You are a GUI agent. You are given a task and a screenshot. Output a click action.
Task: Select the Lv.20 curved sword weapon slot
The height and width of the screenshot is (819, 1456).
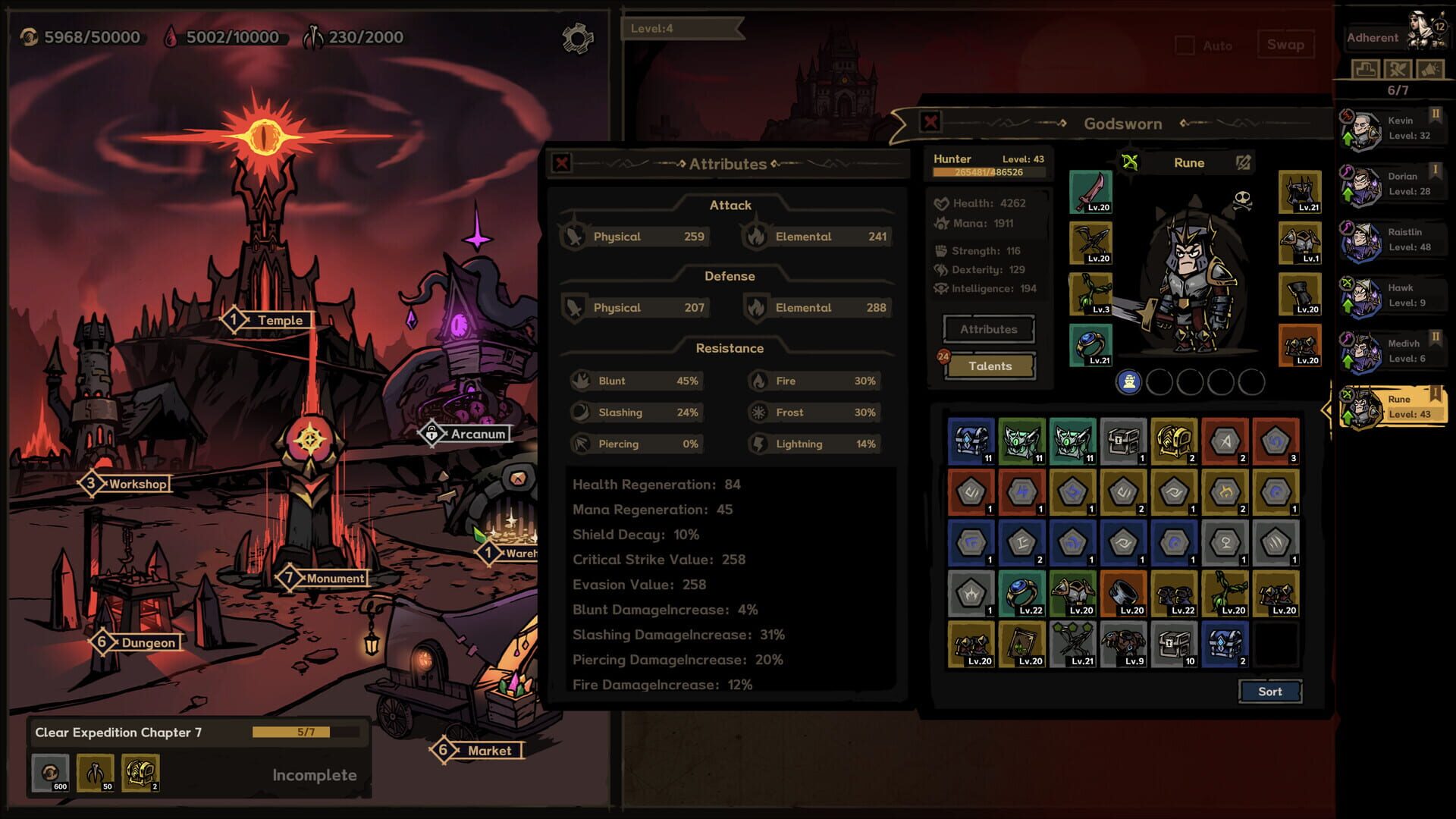coord(1090,190)
